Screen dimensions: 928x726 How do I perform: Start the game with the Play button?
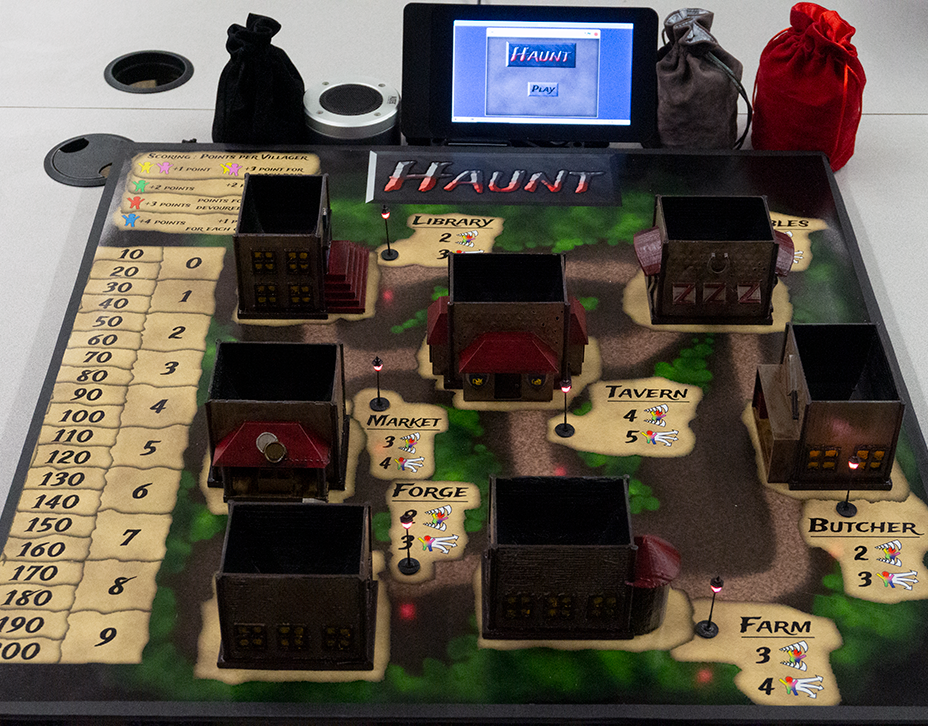click(542, 89)
